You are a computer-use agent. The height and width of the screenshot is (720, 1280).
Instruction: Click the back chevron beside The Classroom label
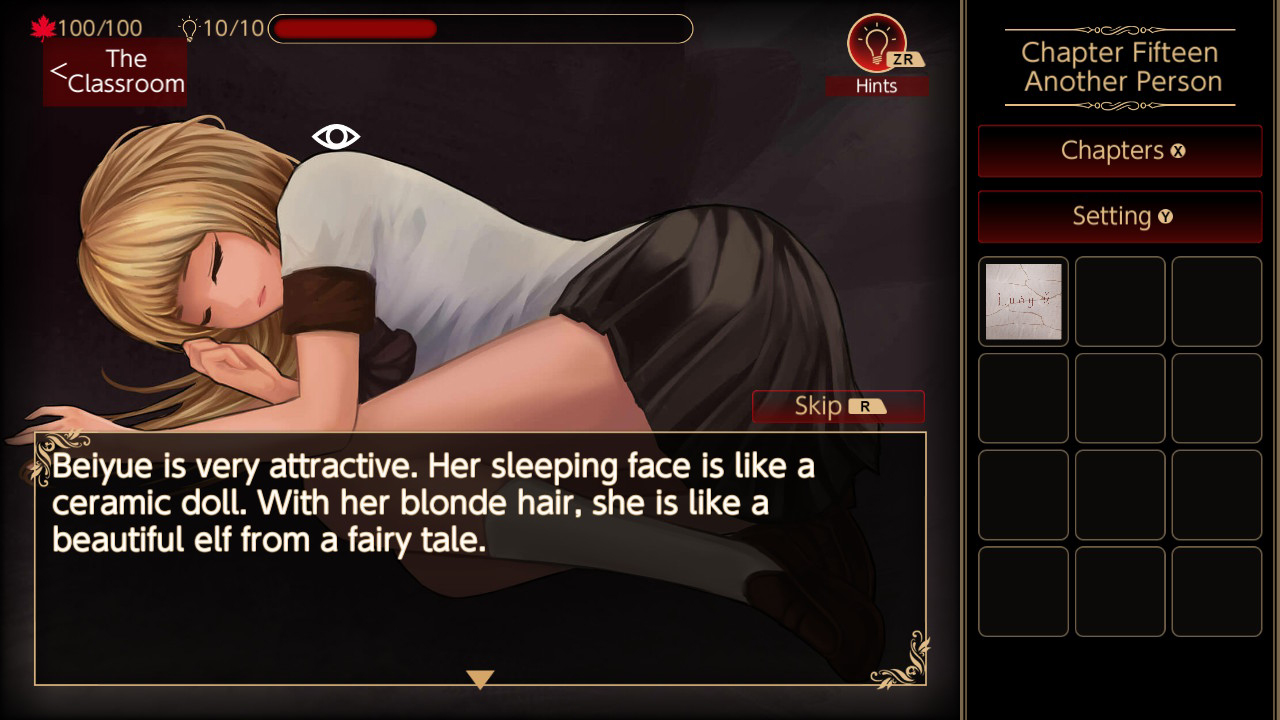tap(60, 70)
